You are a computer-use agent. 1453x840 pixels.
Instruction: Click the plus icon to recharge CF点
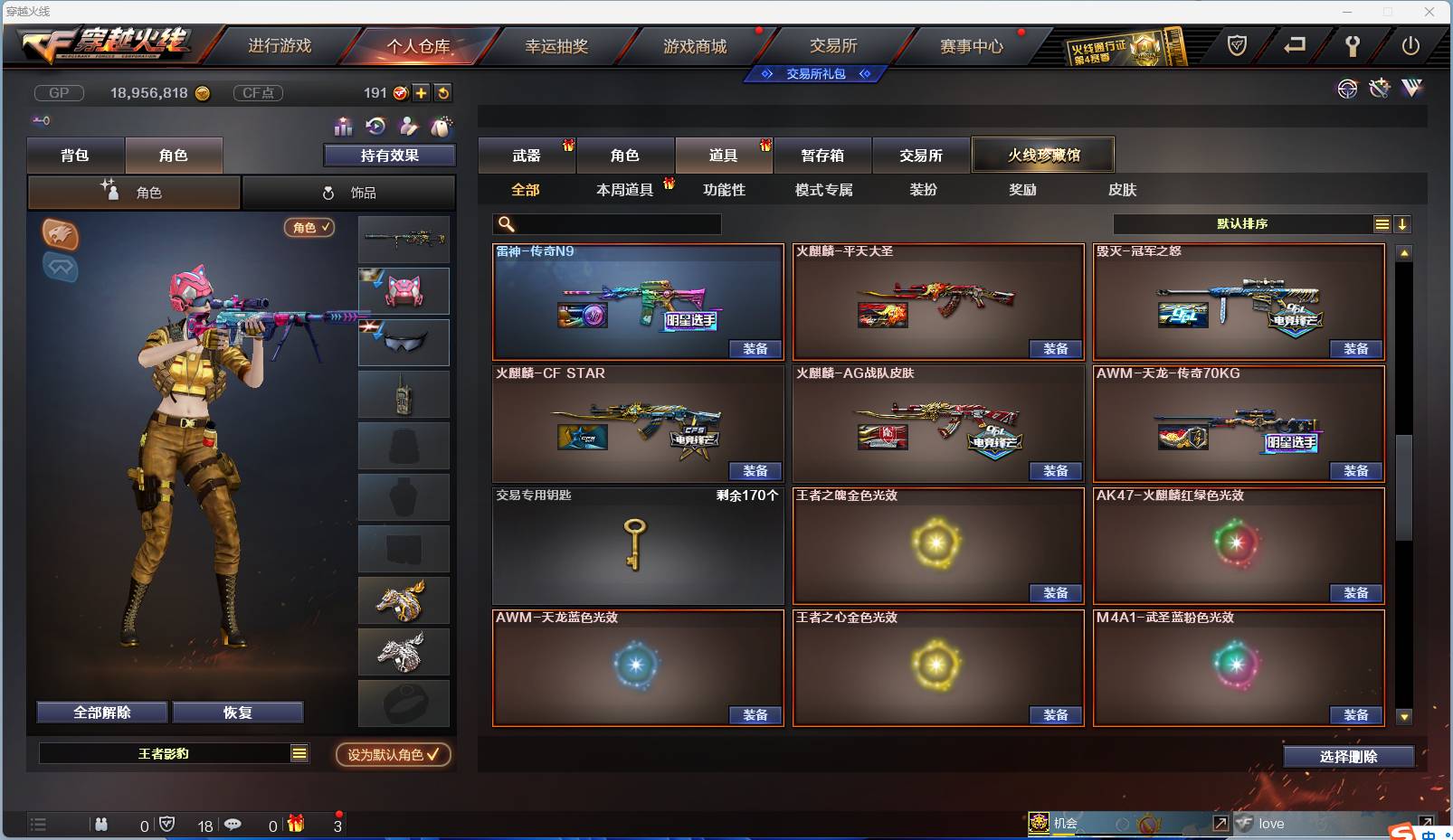coord(422,92)
